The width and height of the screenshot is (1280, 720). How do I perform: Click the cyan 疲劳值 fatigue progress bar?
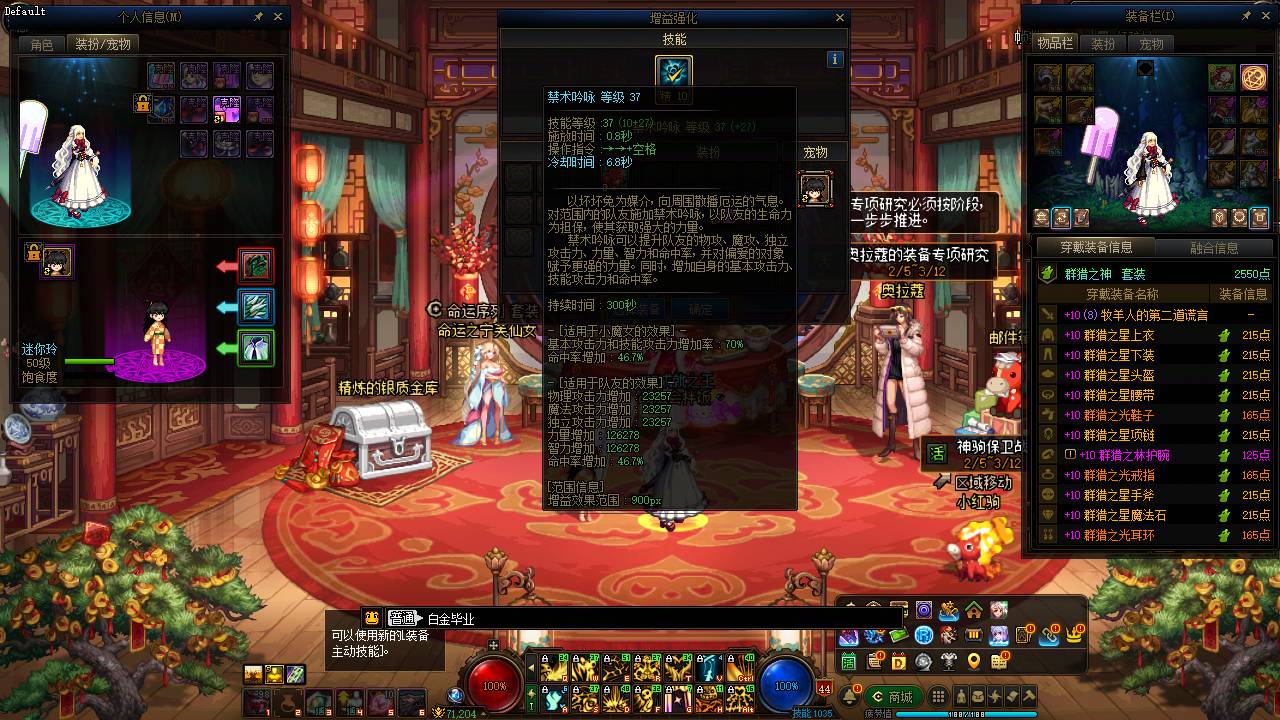point(966,714)
